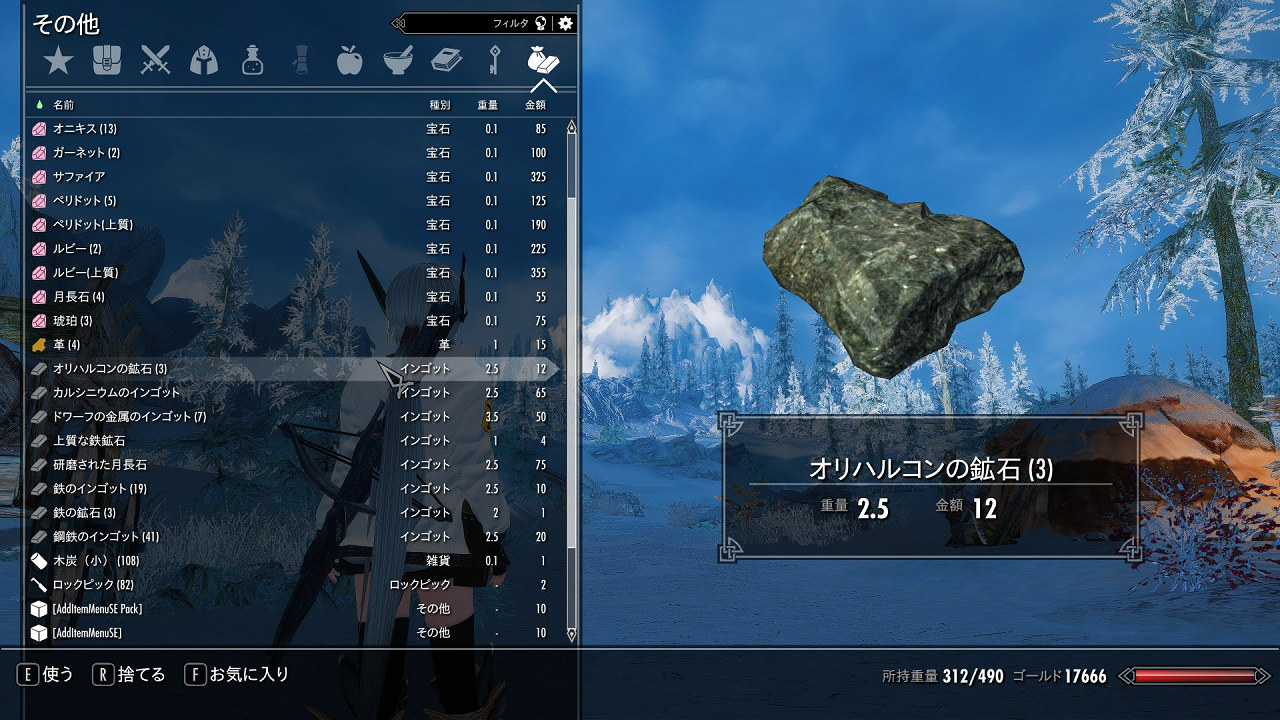This screenshot has height=720, width=1280.
Task: Toggle the favorites star category
Action: (x=59, y=61)
